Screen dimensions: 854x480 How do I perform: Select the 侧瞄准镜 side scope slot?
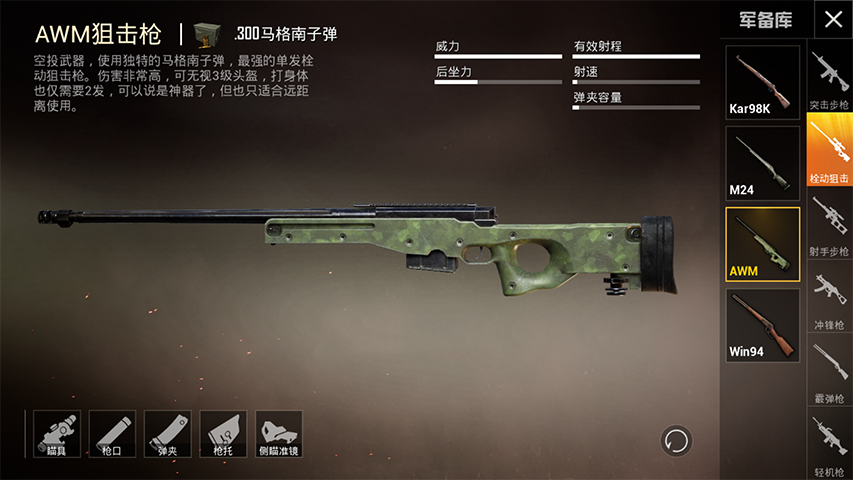[x=279, y=433]
